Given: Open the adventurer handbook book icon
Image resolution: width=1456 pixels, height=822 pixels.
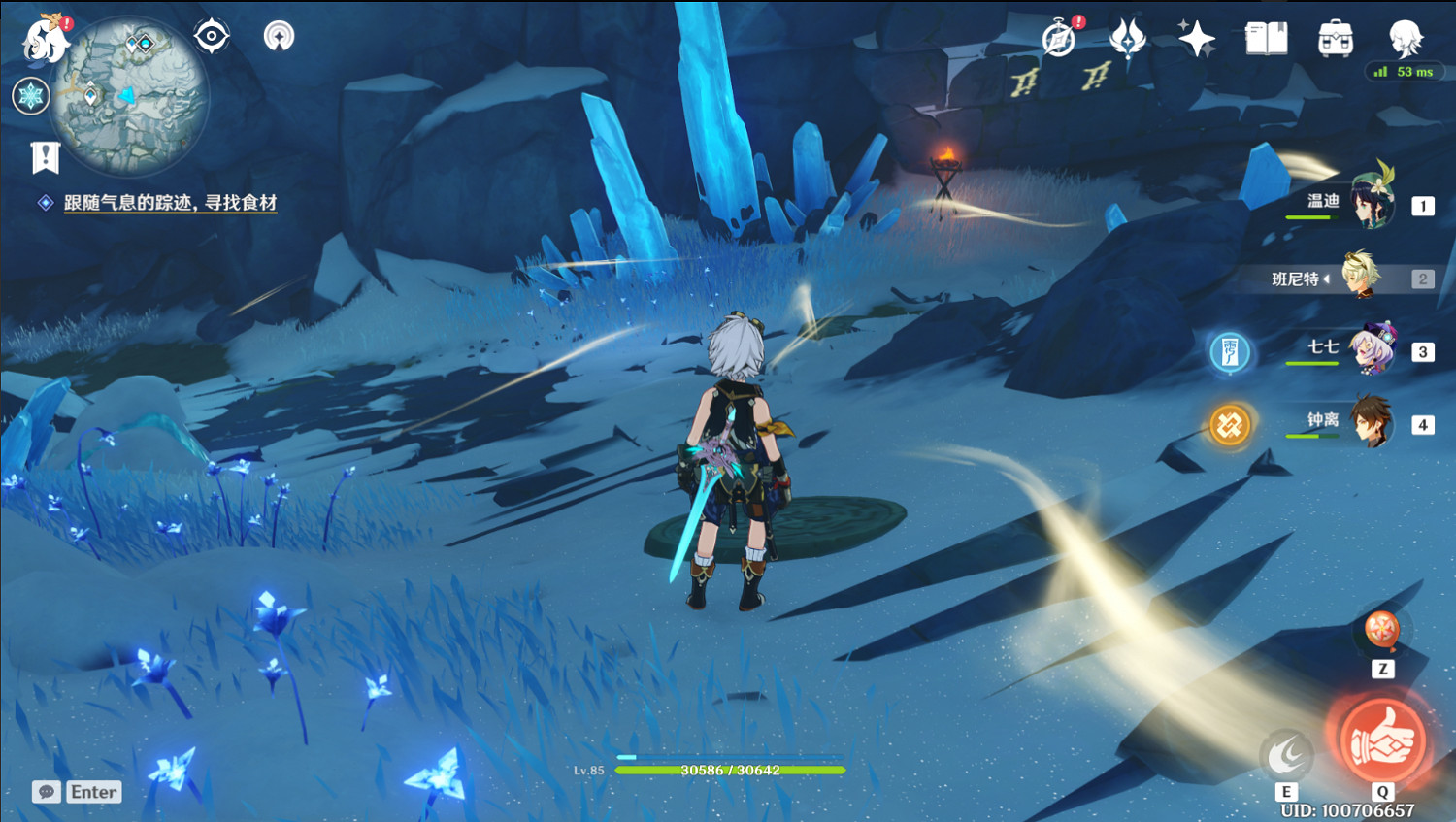Looking at the screenshot, I should (x=1266, y=39).
